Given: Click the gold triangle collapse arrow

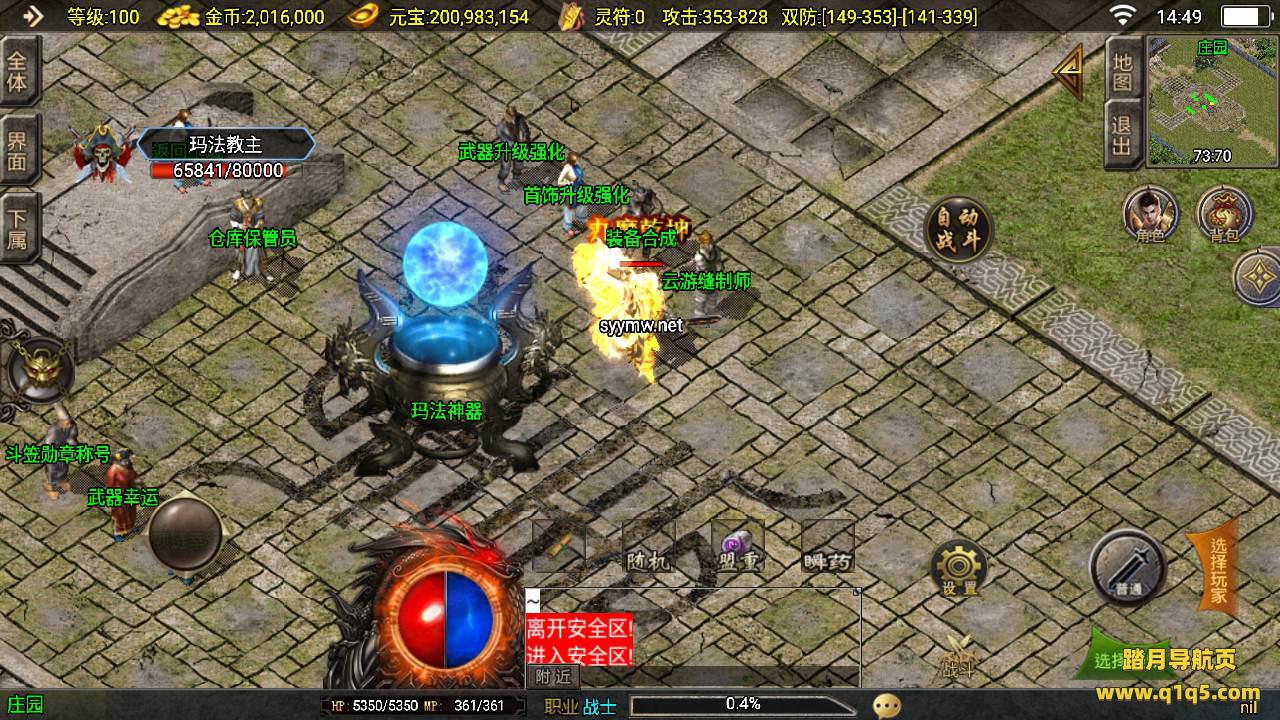Looking at the screenshot, I should click(1068, 72).
